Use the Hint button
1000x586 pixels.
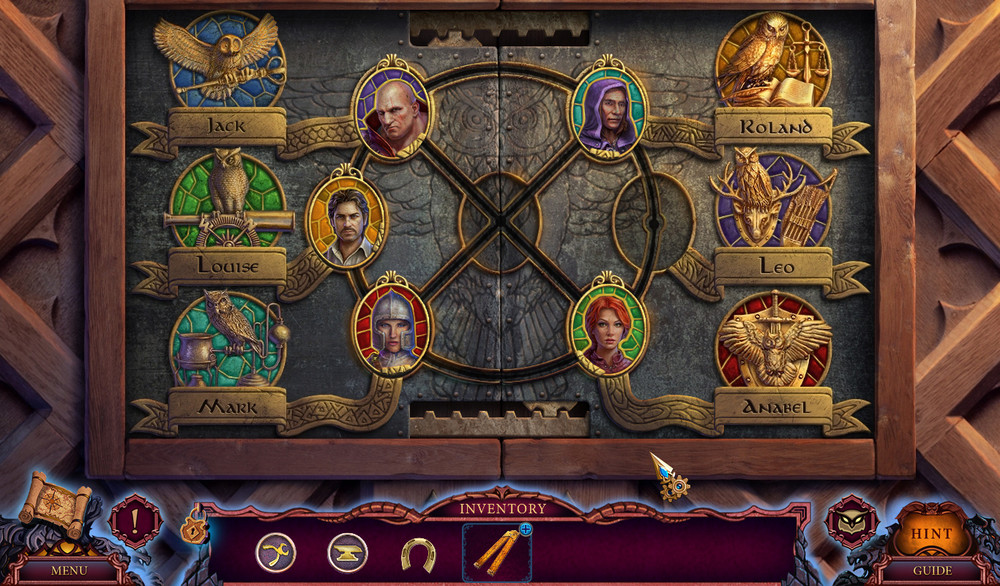[931, 531]
